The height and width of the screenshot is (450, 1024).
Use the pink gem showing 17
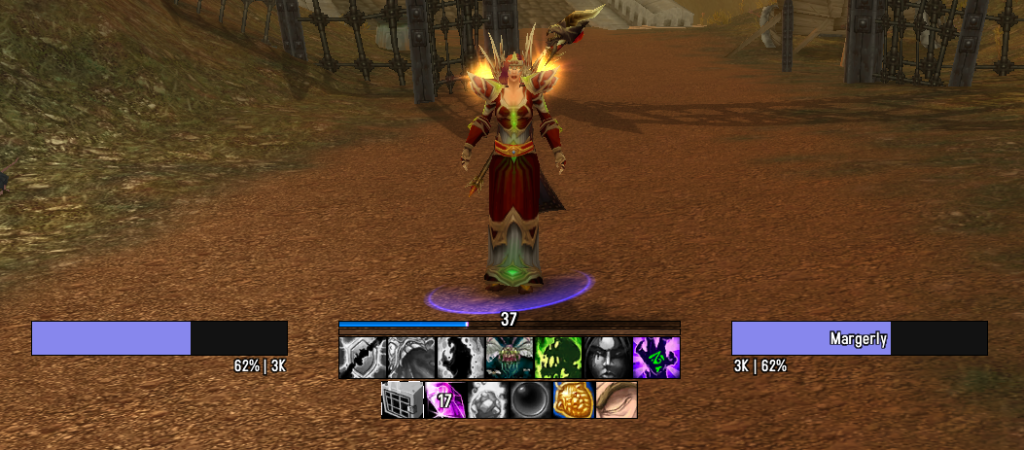tap(446, 400)
